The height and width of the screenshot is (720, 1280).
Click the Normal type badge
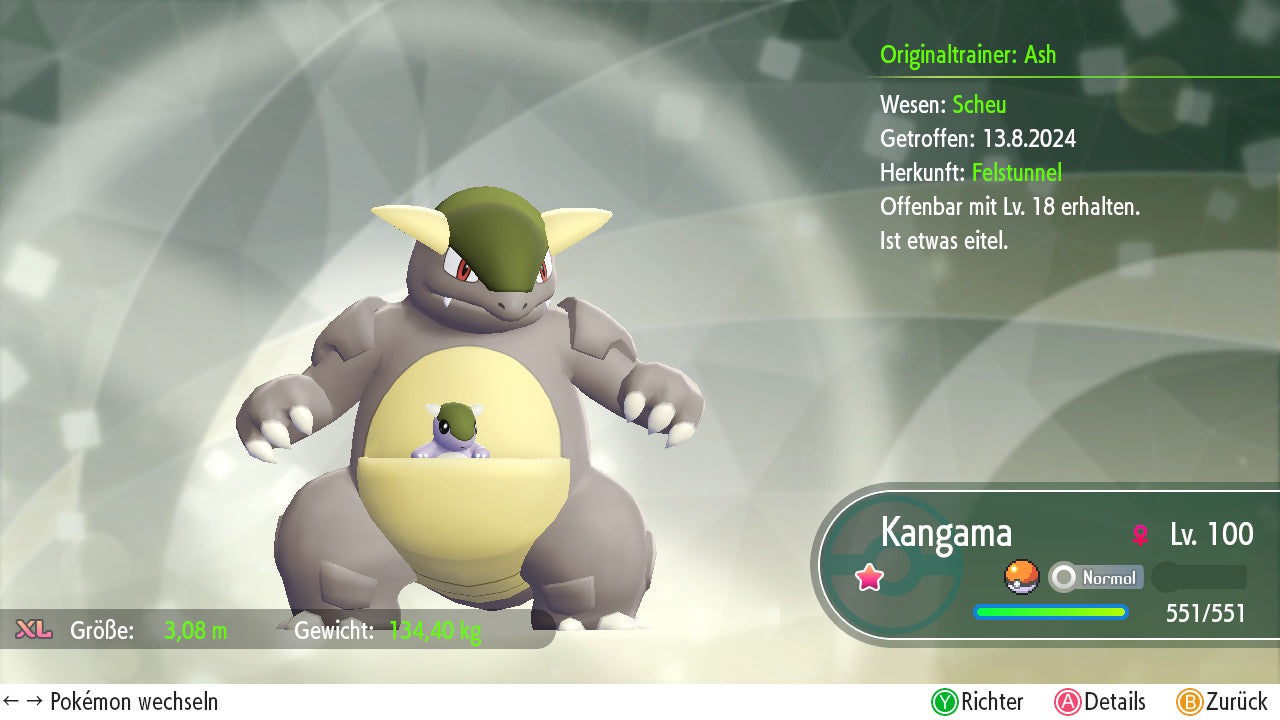1097,577
